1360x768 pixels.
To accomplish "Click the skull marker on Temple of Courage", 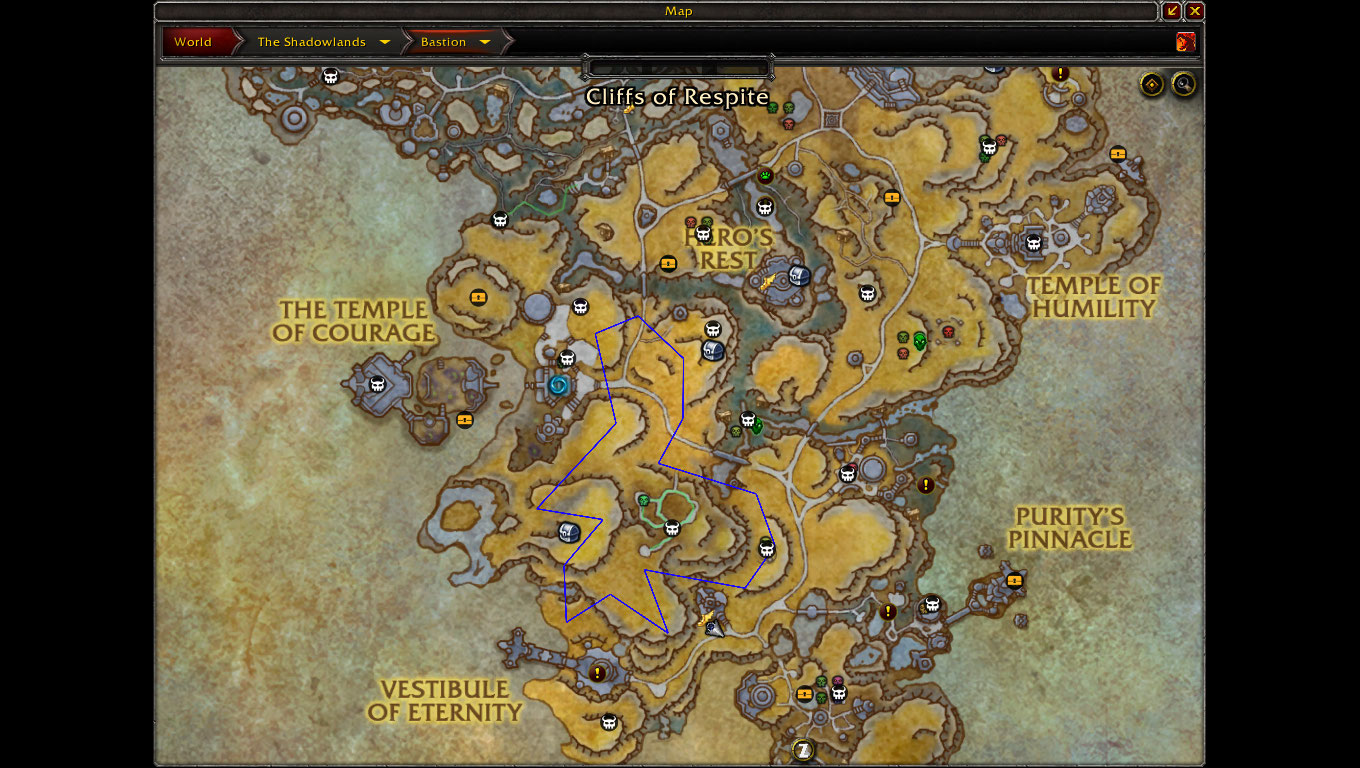I will coord(378,384).
